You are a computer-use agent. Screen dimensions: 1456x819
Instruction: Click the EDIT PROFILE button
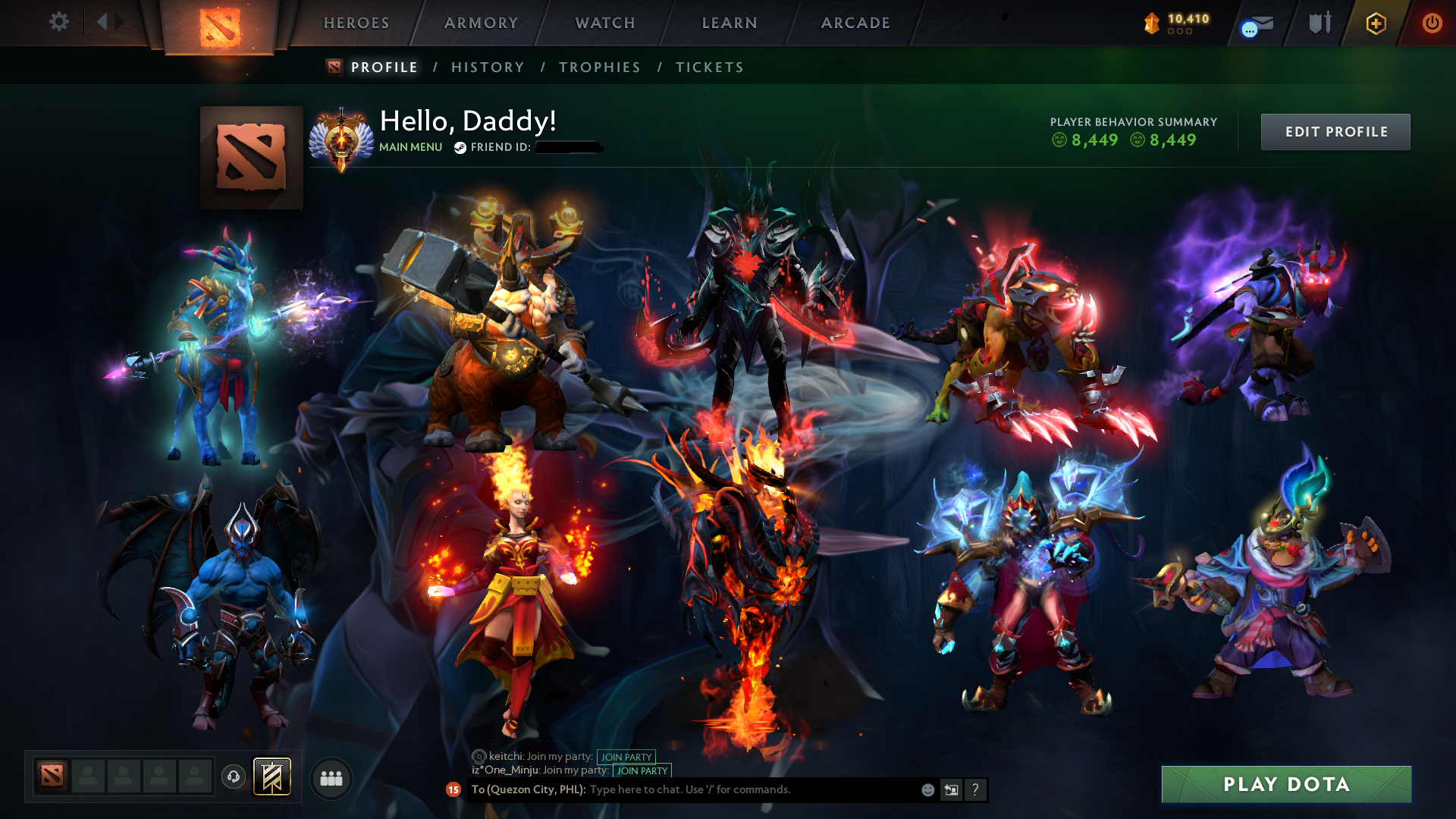(1335, 131)
